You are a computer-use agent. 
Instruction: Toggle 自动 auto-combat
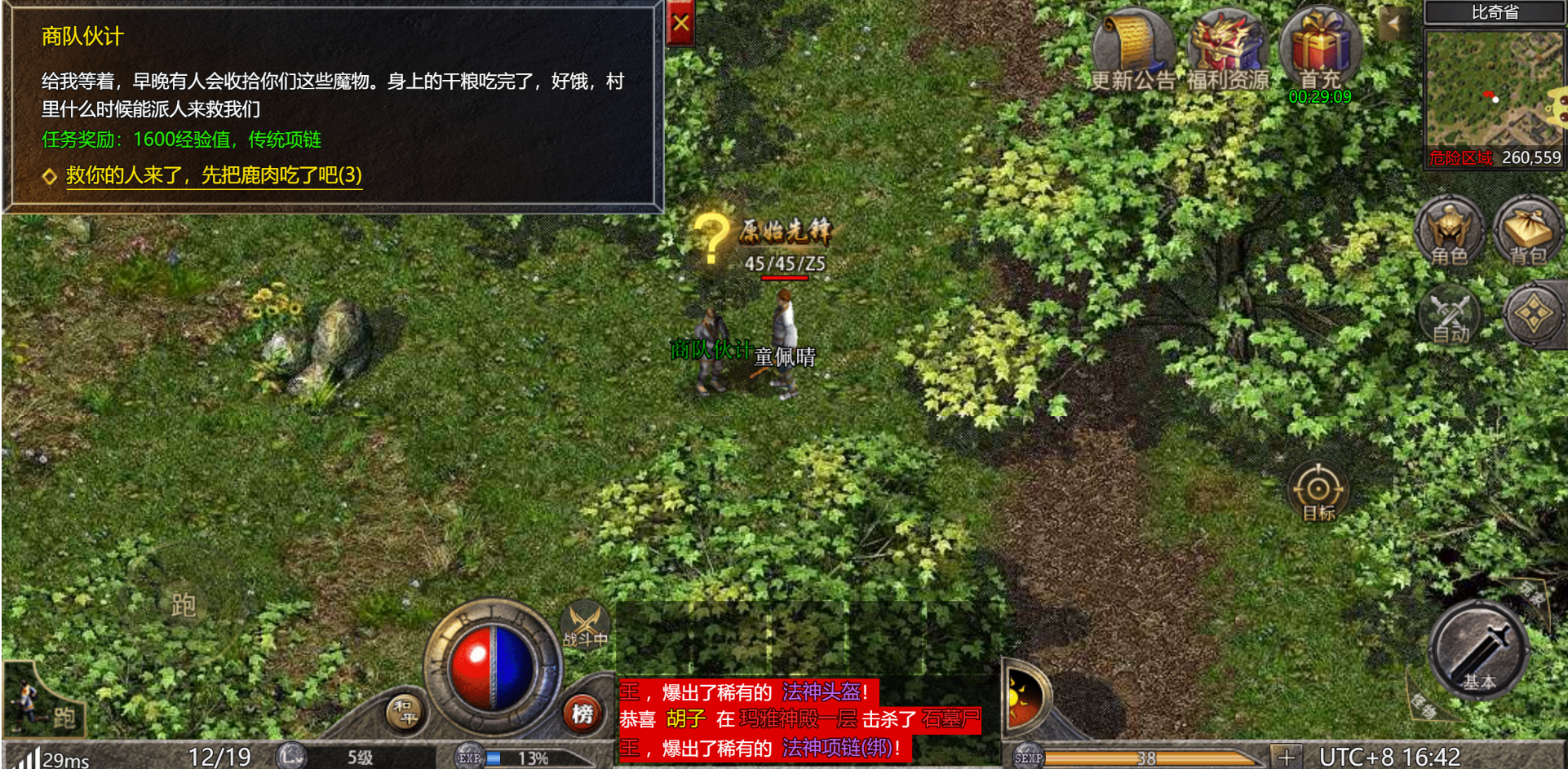pos(1451,316)
